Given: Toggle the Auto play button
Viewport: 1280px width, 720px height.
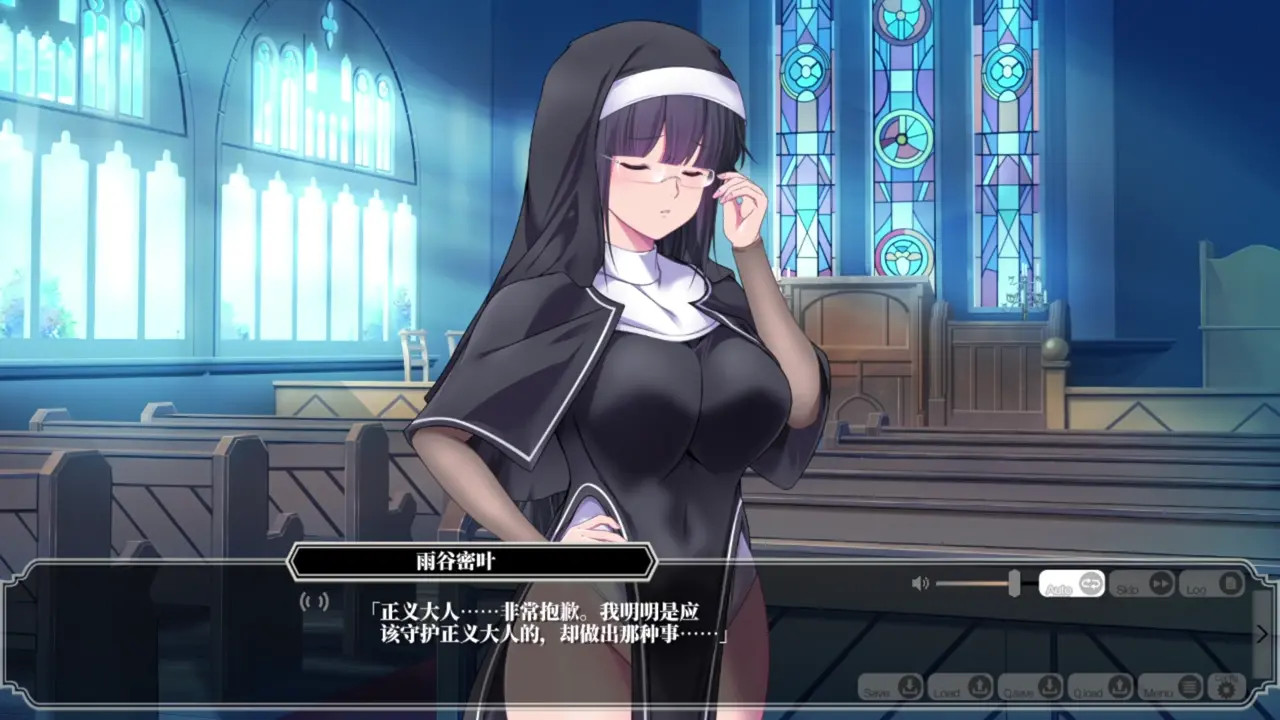Looking at the screenshot, I should (x=1071, y=584).
